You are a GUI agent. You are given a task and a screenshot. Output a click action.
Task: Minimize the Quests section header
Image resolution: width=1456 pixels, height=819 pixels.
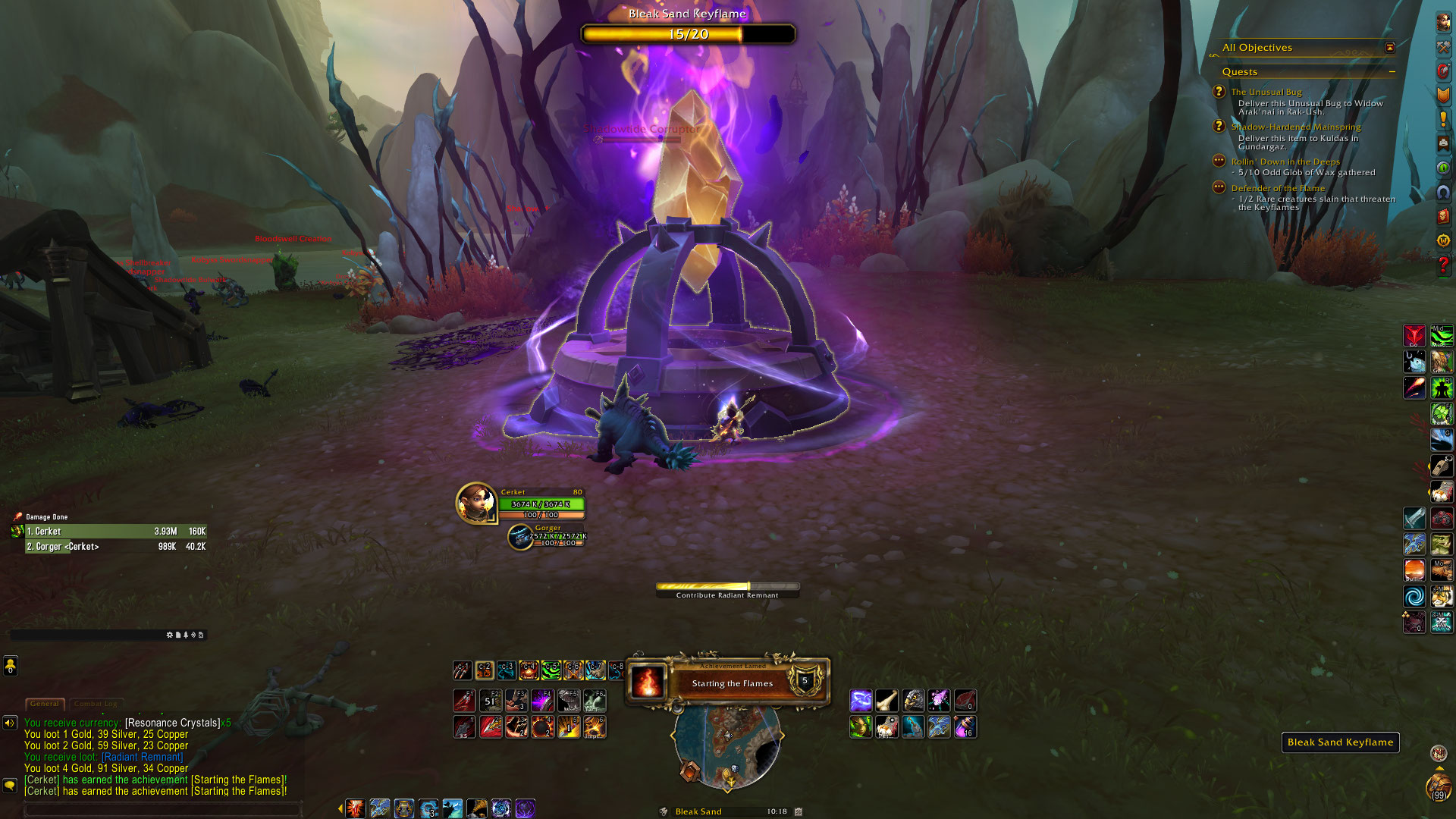tap(1392, 72)
